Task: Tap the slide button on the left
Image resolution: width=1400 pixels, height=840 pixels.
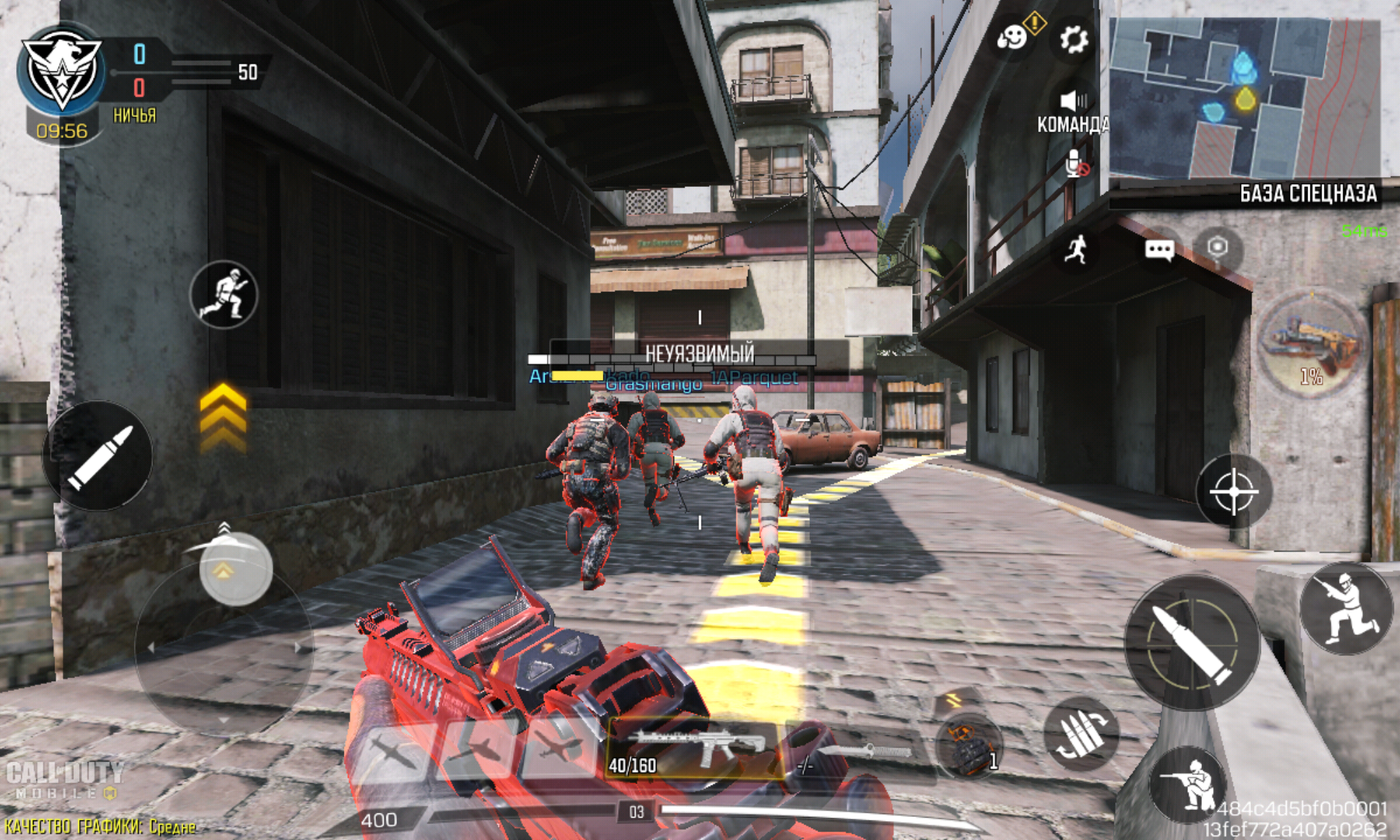Action: [x=223, y=295]
